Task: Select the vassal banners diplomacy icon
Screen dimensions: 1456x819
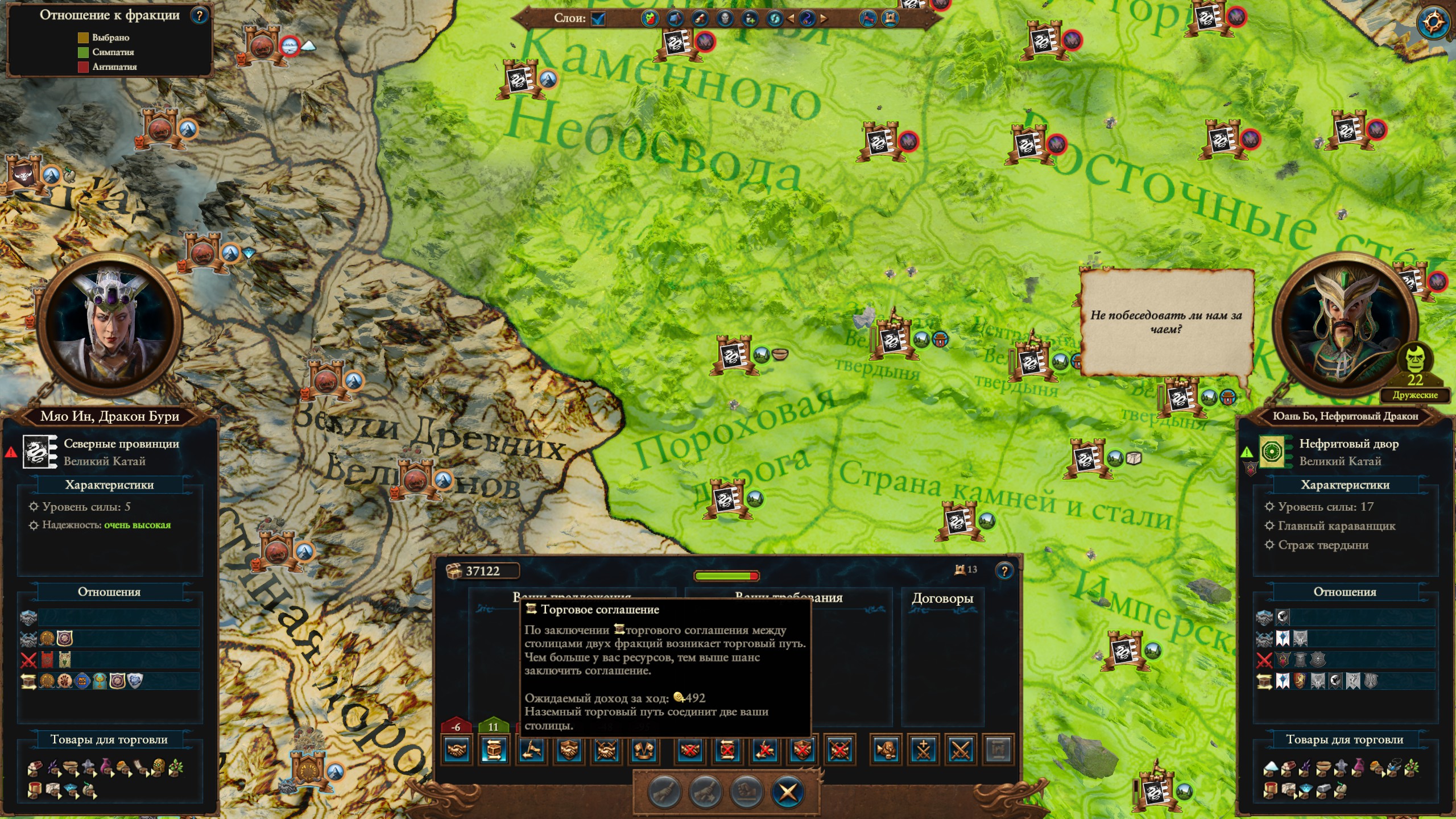Action: [x=643, y=750]
